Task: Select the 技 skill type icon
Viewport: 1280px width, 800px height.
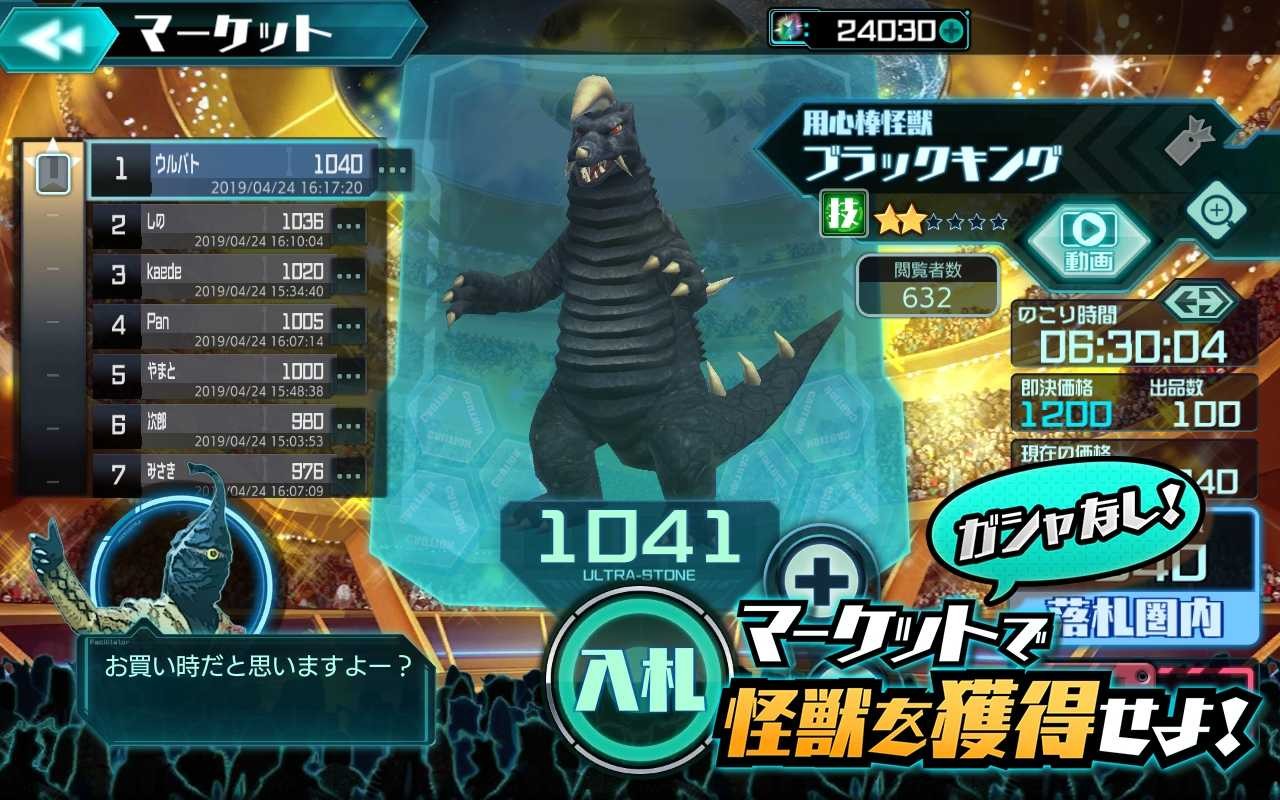Action: [845, 213]
